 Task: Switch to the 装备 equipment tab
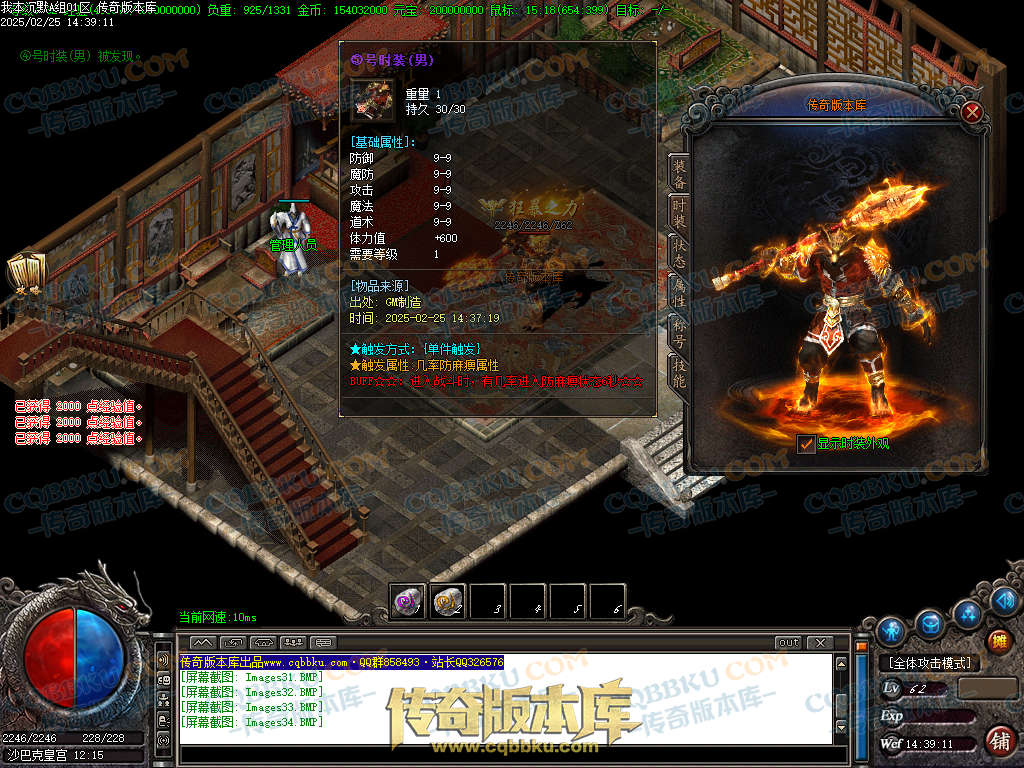[679, 174]
